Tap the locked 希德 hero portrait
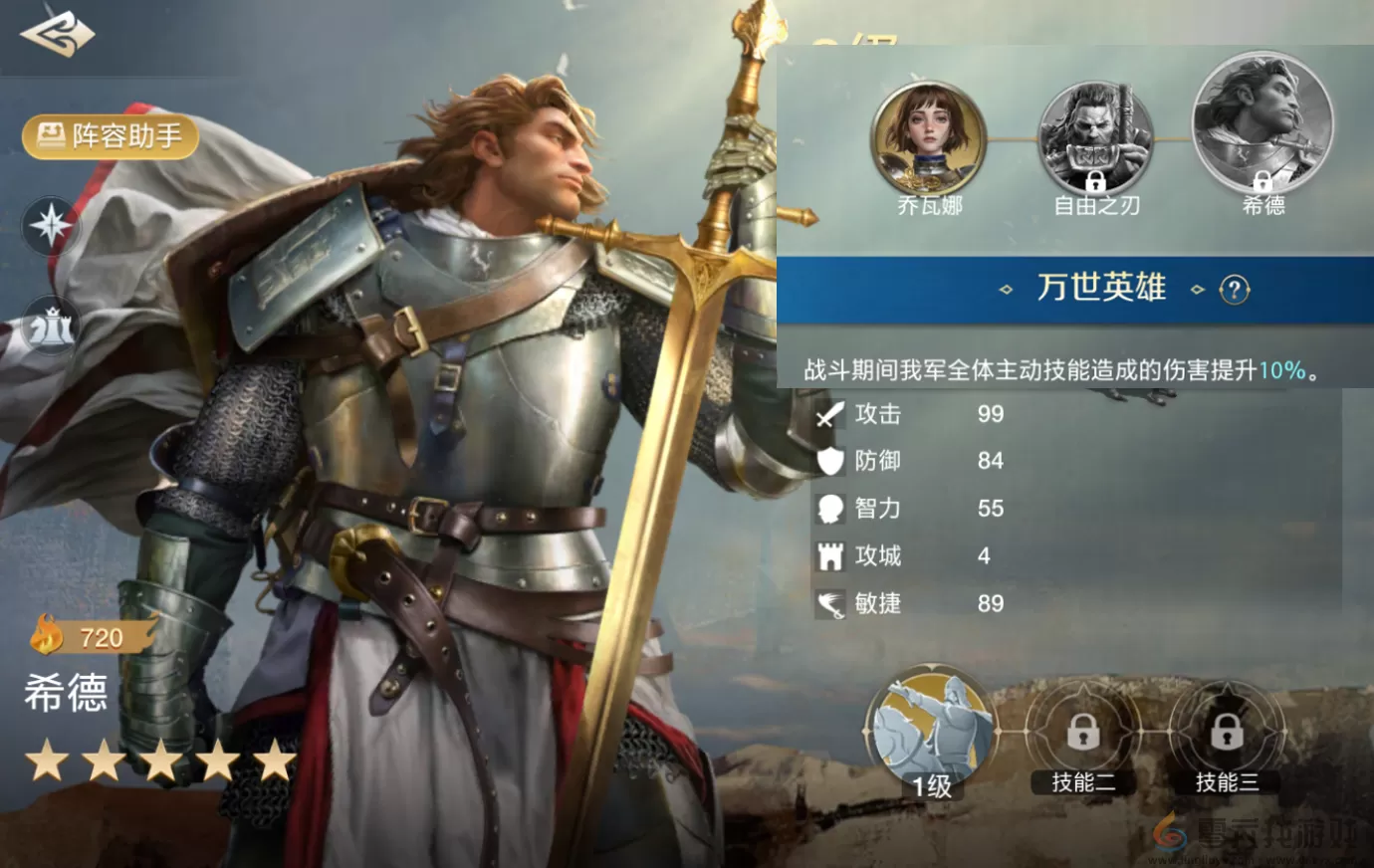The height and width of the screenshot is (868, 1374). point(1264,126)
